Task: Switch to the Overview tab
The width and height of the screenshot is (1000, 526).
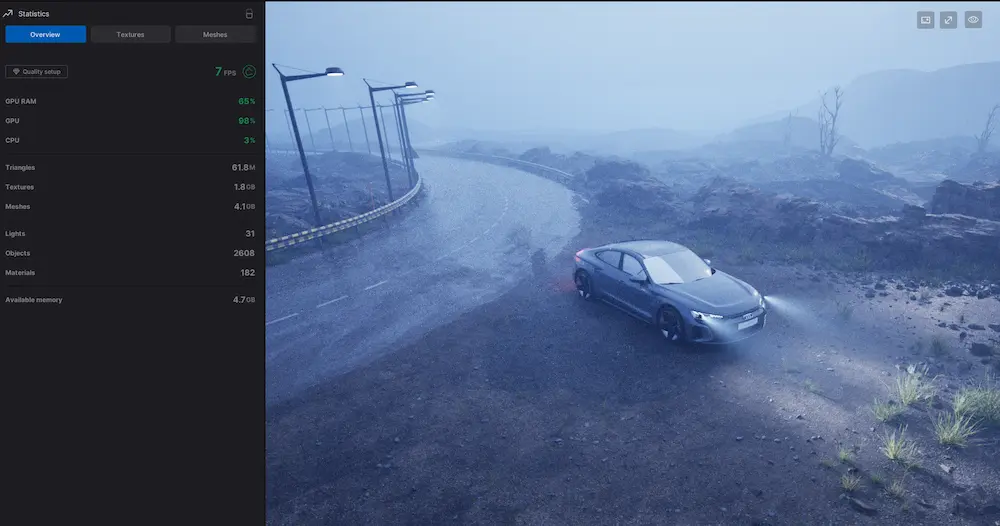Action: (45, 35)
